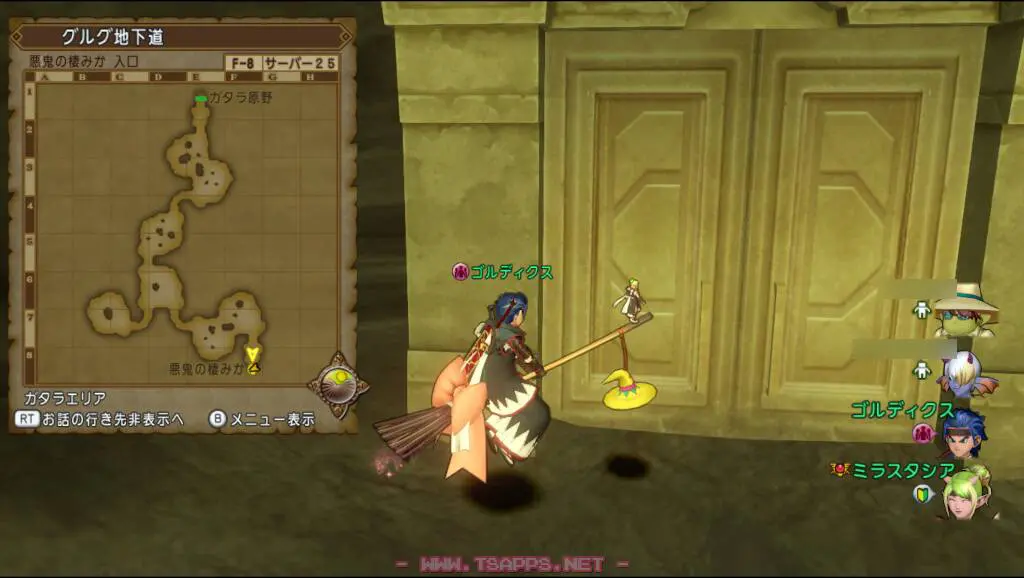Select the ガタラ原野 exit marker on the map
The width and height of the screenshot is (1024, 578).
click(201, 98)
